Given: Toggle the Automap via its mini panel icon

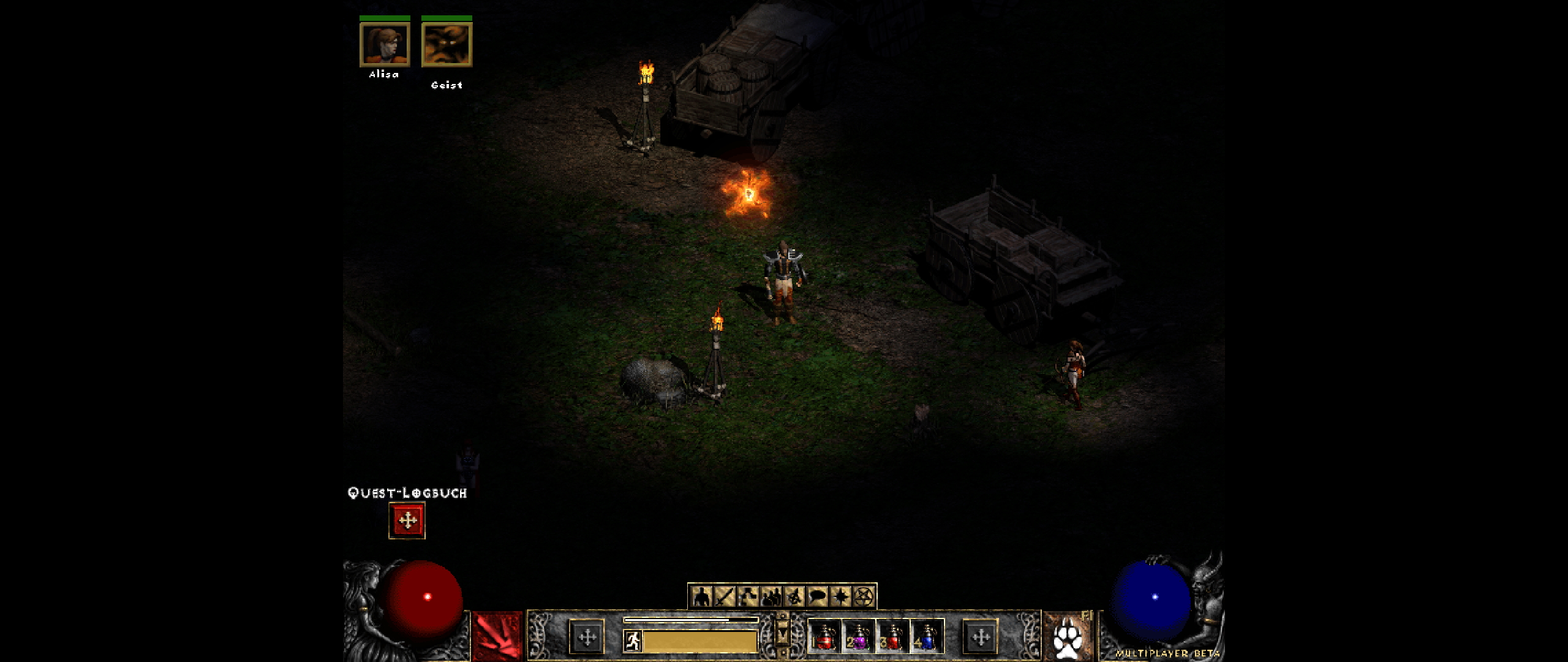Looking at the screenshot, I should click(x=794, y=597).
